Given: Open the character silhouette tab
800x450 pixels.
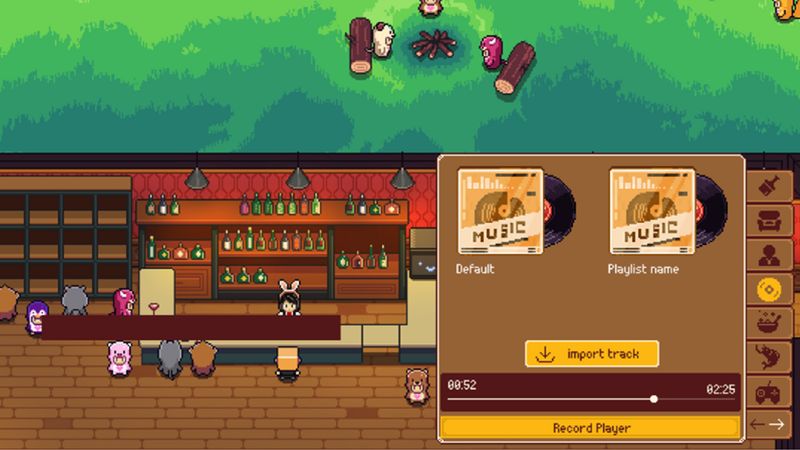Looking at the screenshot, I should tap(771, 255).
